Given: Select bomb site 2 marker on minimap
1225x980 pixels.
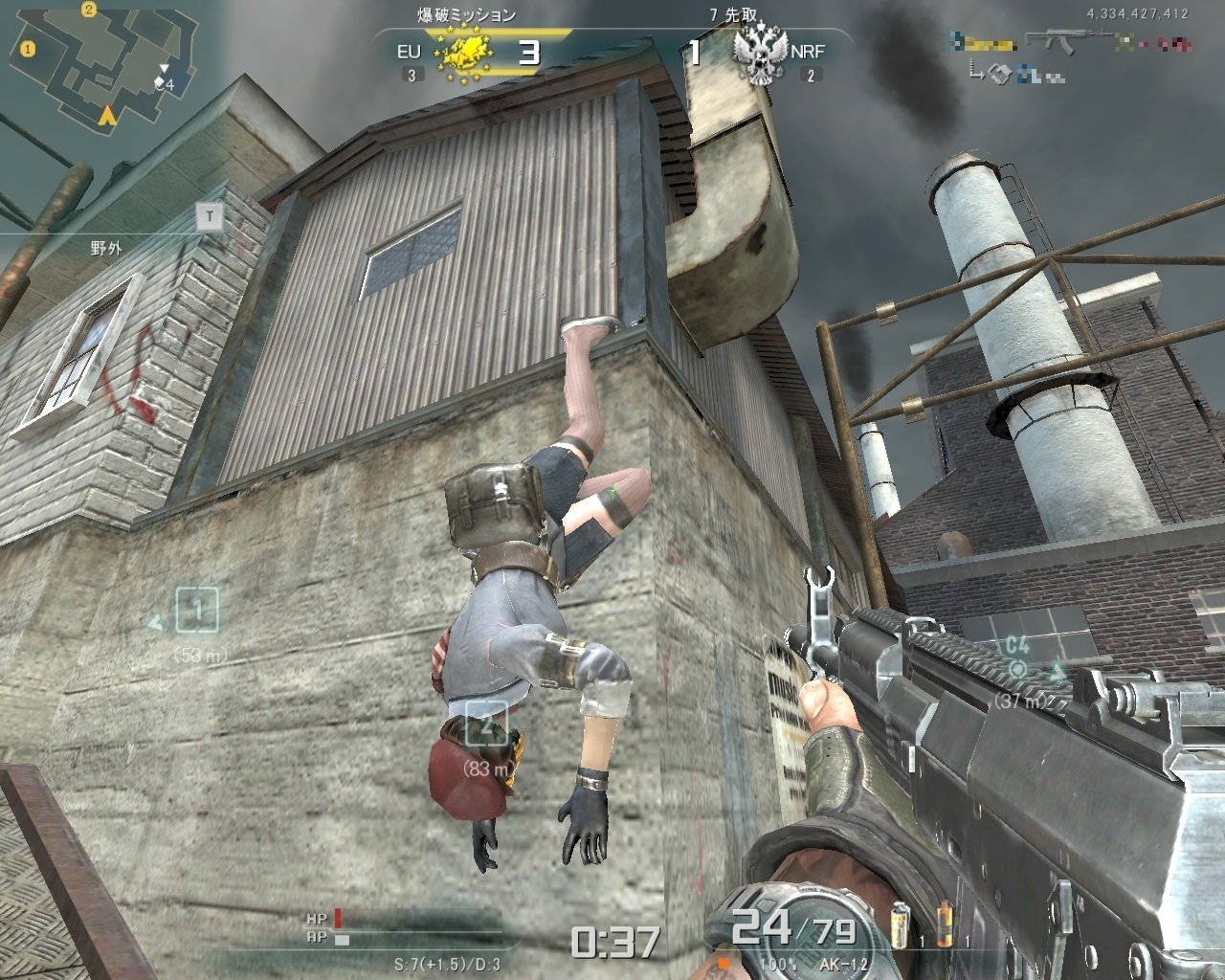Looking at the screenshot, I should [88, 11].
